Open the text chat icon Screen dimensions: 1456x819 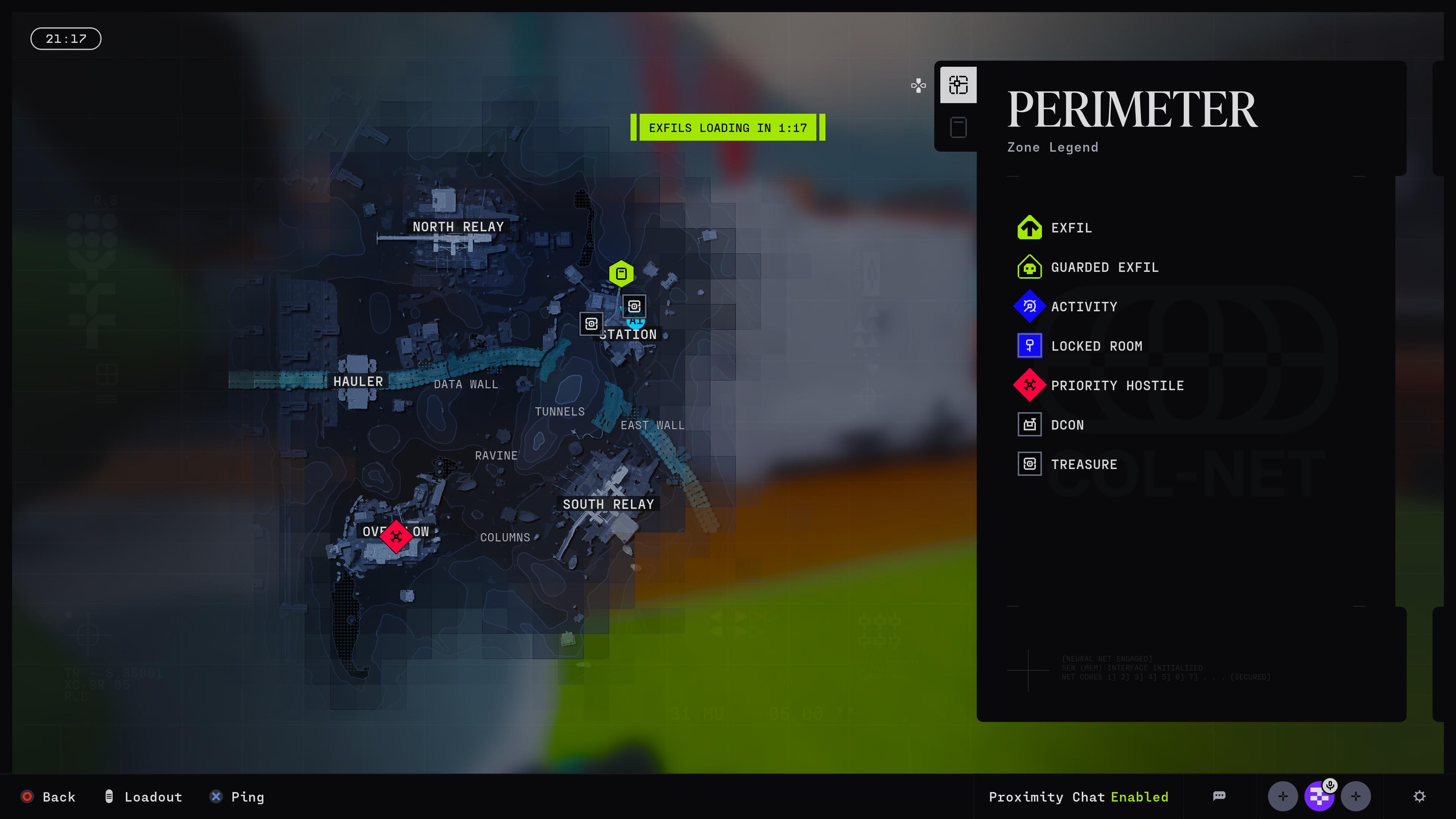1219,796
